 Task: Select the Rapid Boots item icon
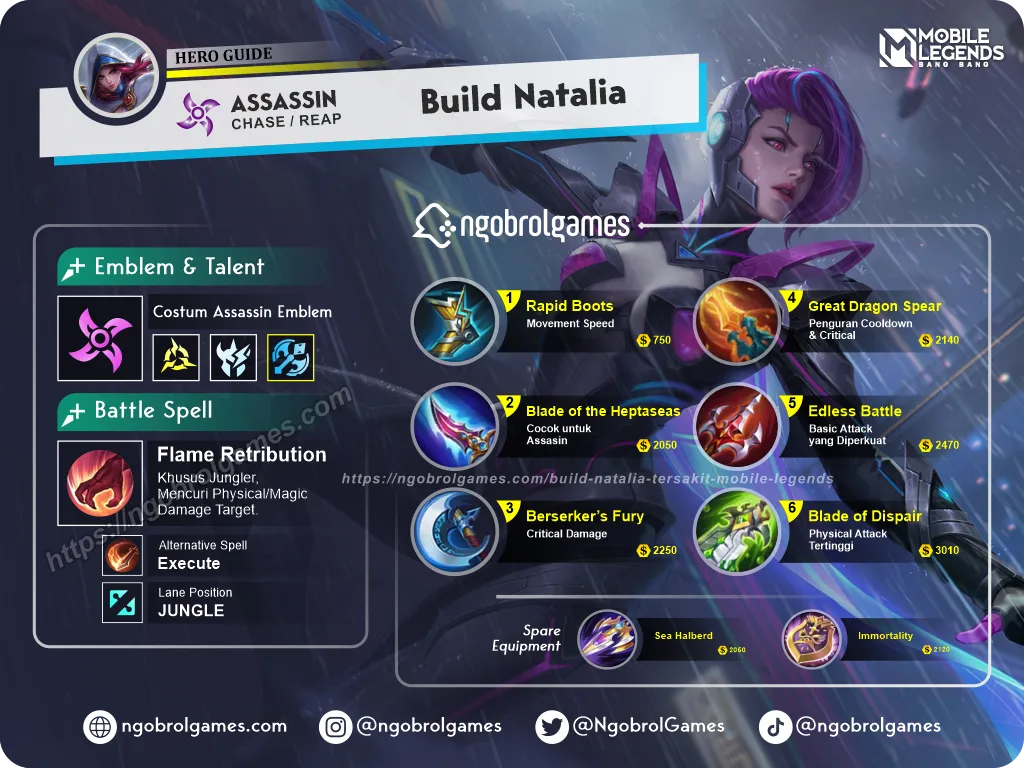(454, 321)
